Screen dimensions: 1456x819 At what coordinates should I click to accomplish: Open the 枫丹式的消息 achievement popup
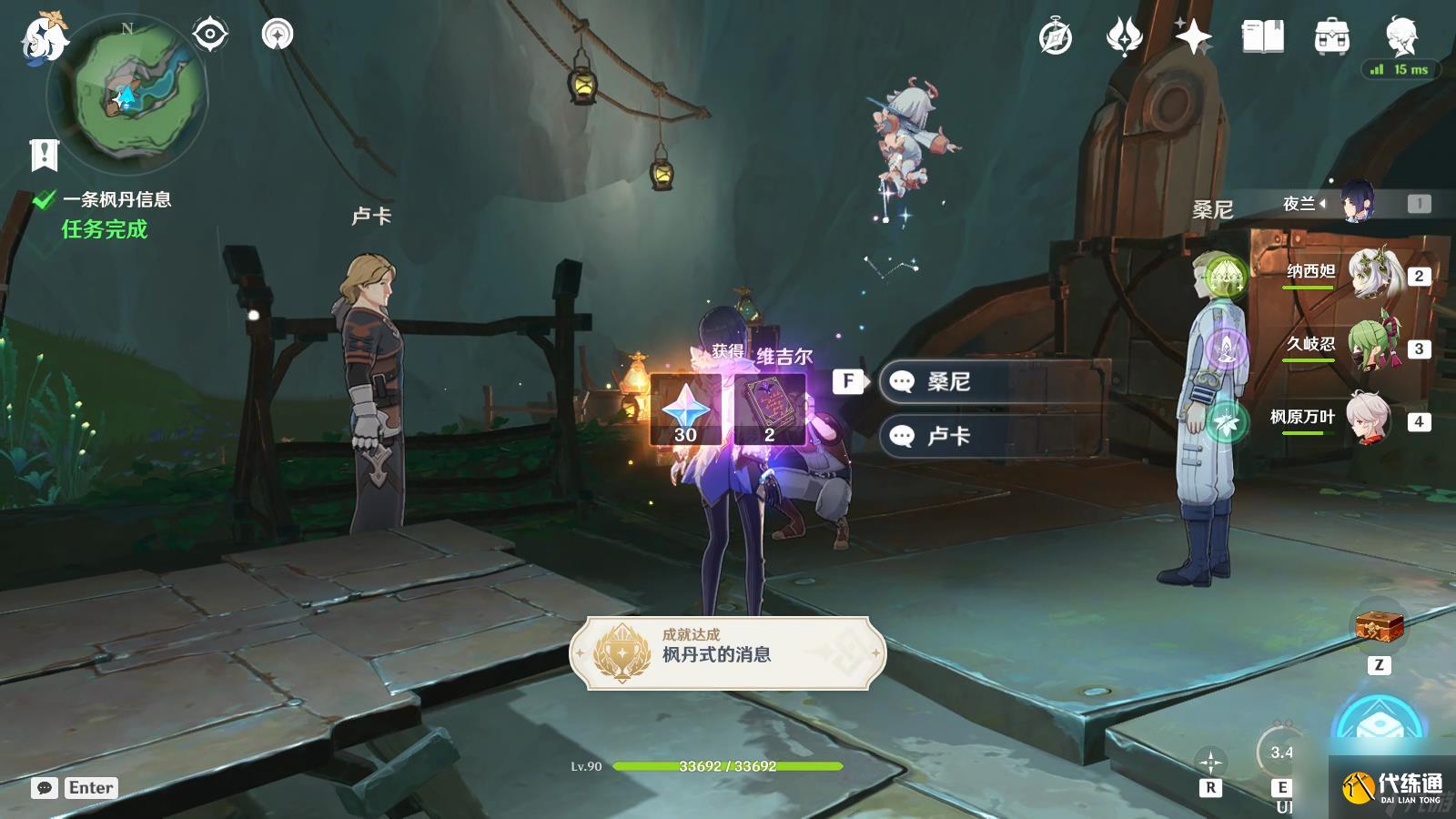tap(727, 652)
